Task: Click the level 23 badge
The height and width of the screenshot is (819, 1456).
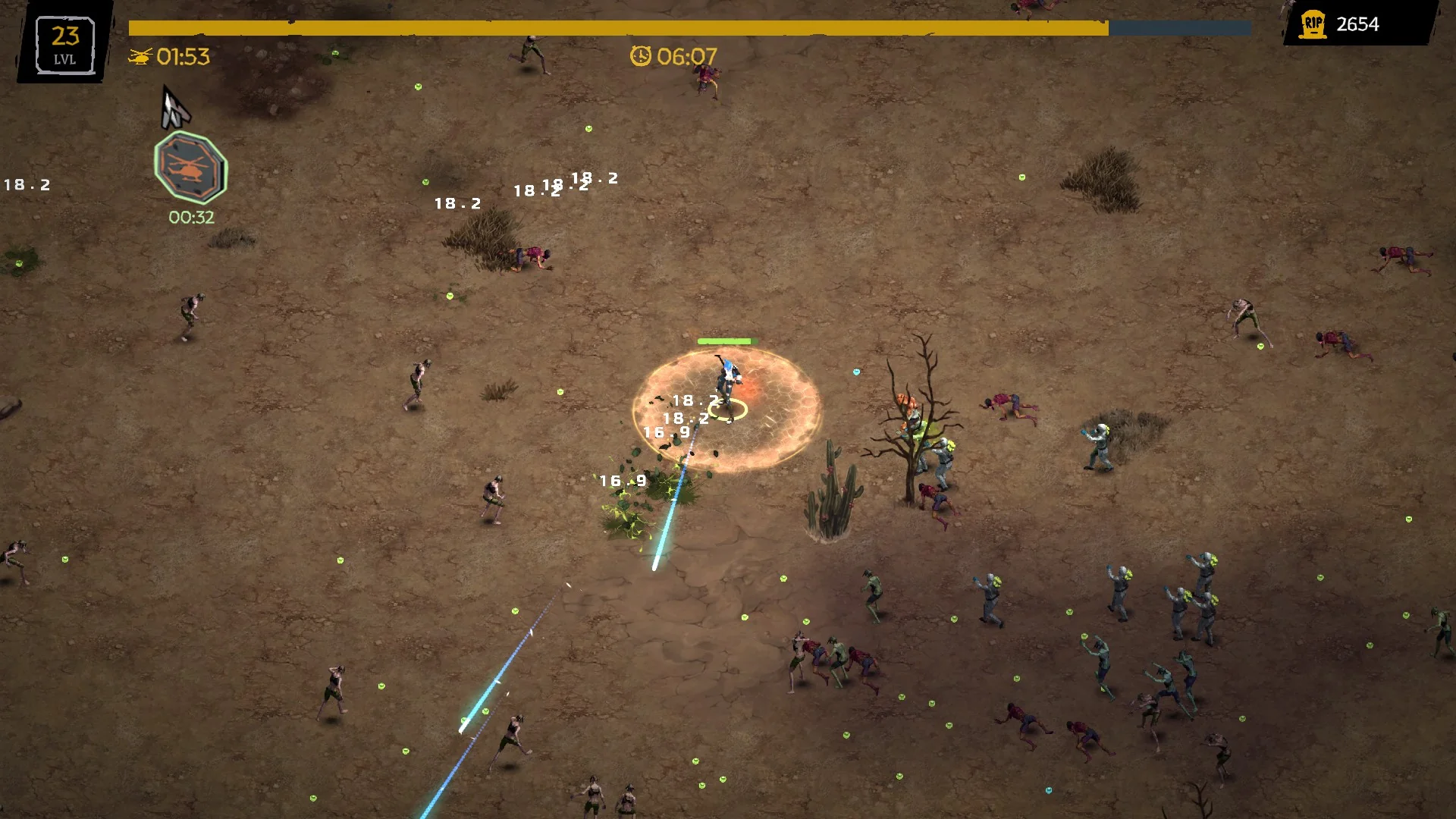Action: tap(64, 45)
